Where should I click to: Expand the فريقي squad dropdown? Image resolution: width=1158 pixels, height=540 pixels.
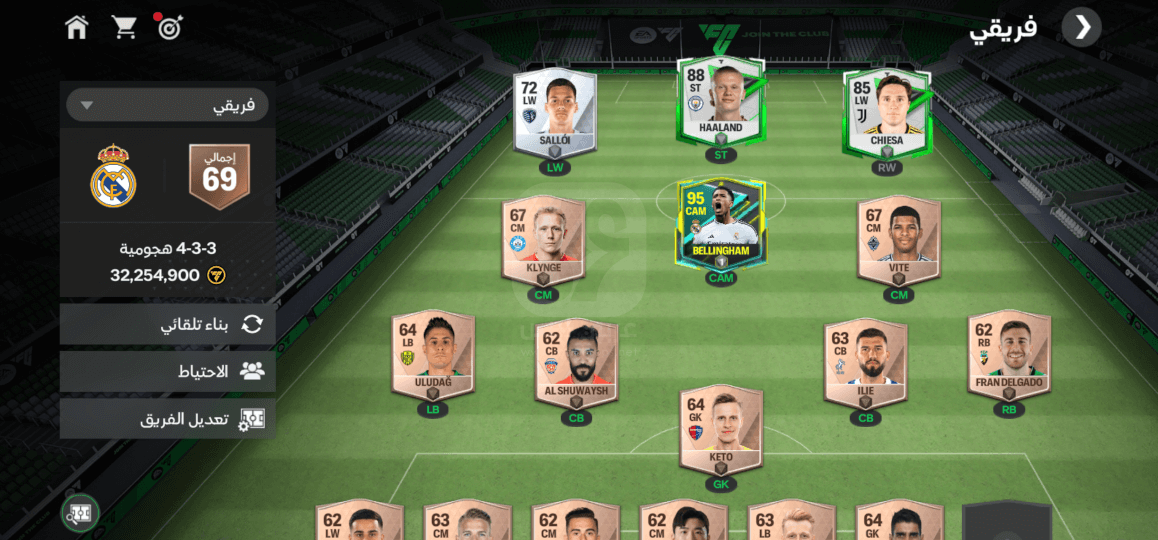coord(167,105)
